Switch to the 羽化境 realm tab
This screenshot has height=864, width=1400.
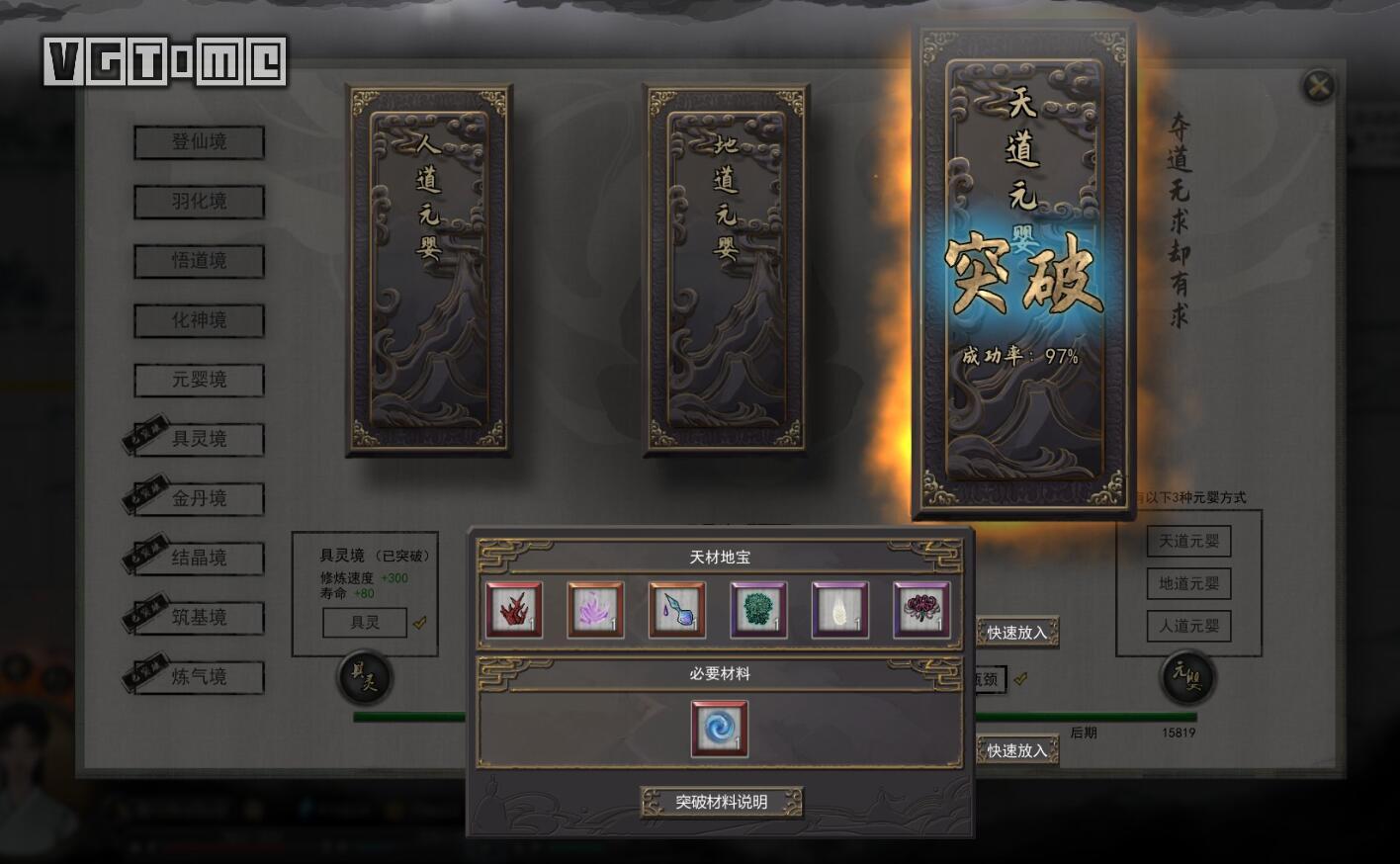(199, 202)
